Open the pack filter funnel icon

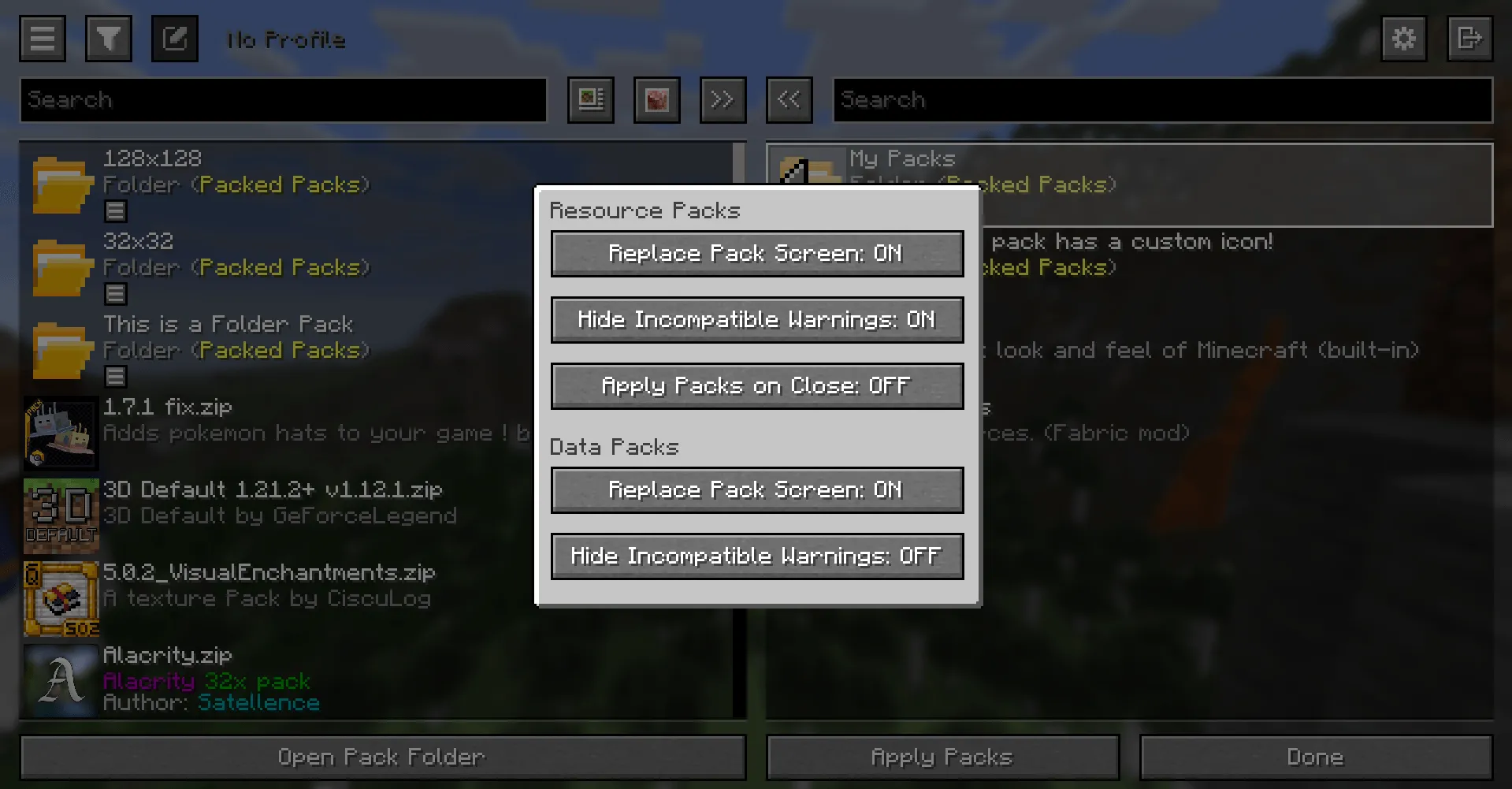pos(108,39)
